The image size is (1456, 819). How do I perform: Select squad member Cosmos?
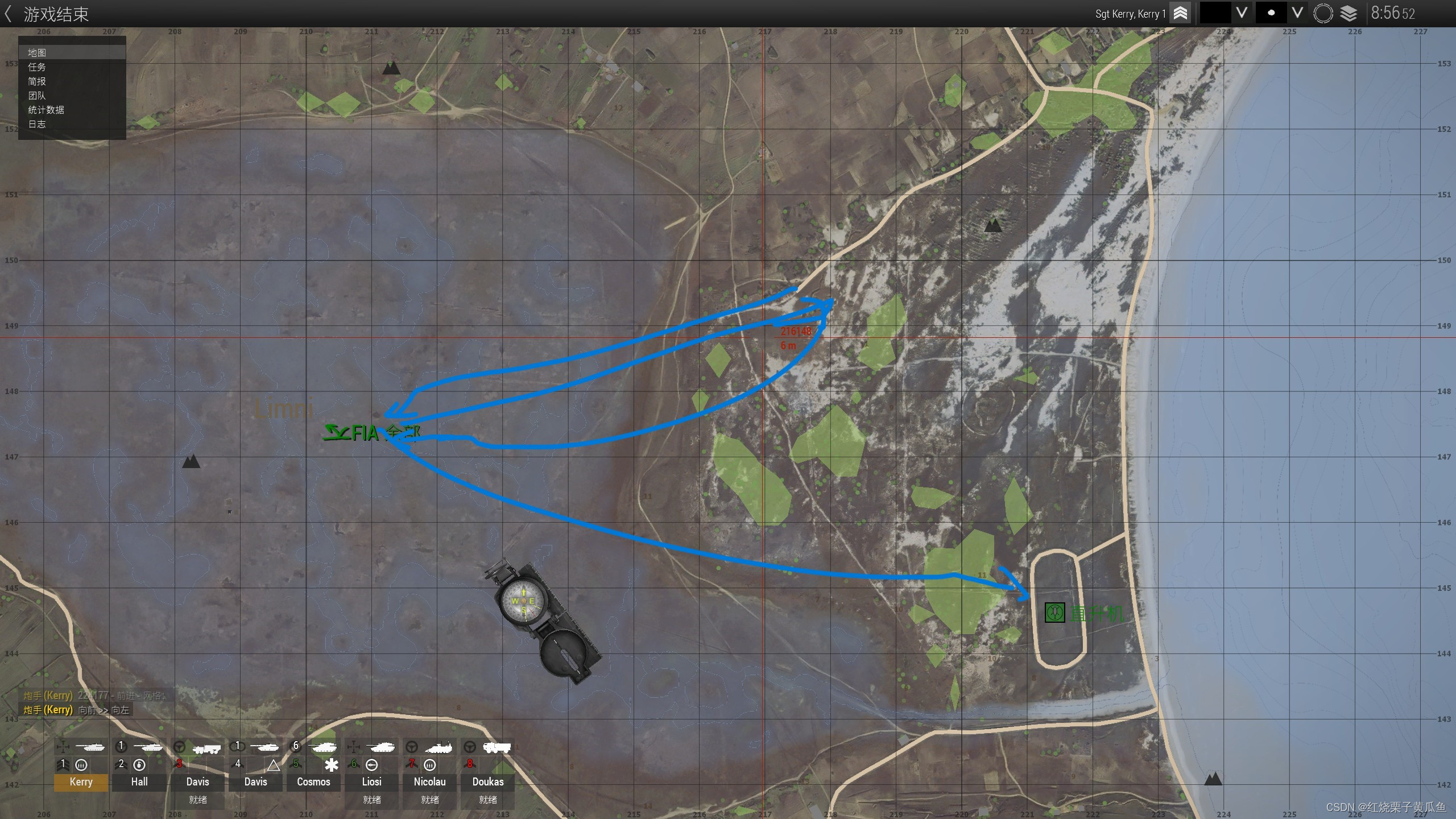point(313,781)
